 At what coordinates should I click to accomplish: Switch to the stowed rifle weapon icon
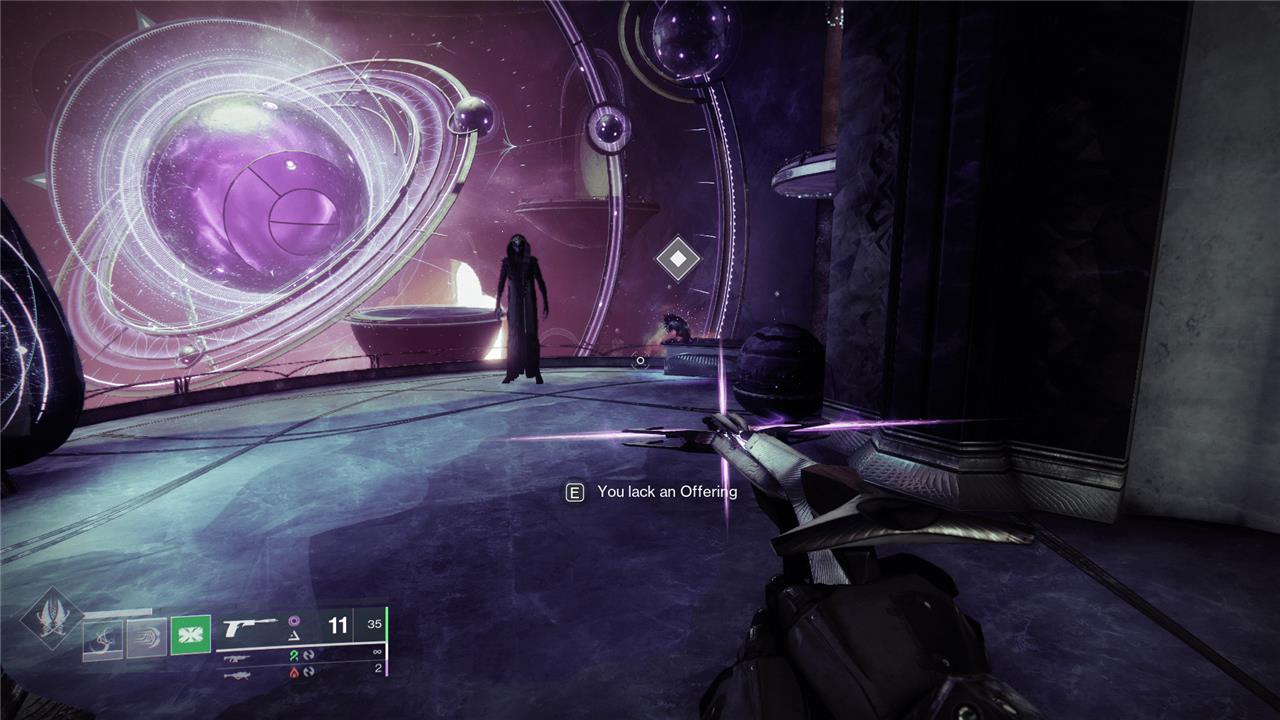click(237, 658)
